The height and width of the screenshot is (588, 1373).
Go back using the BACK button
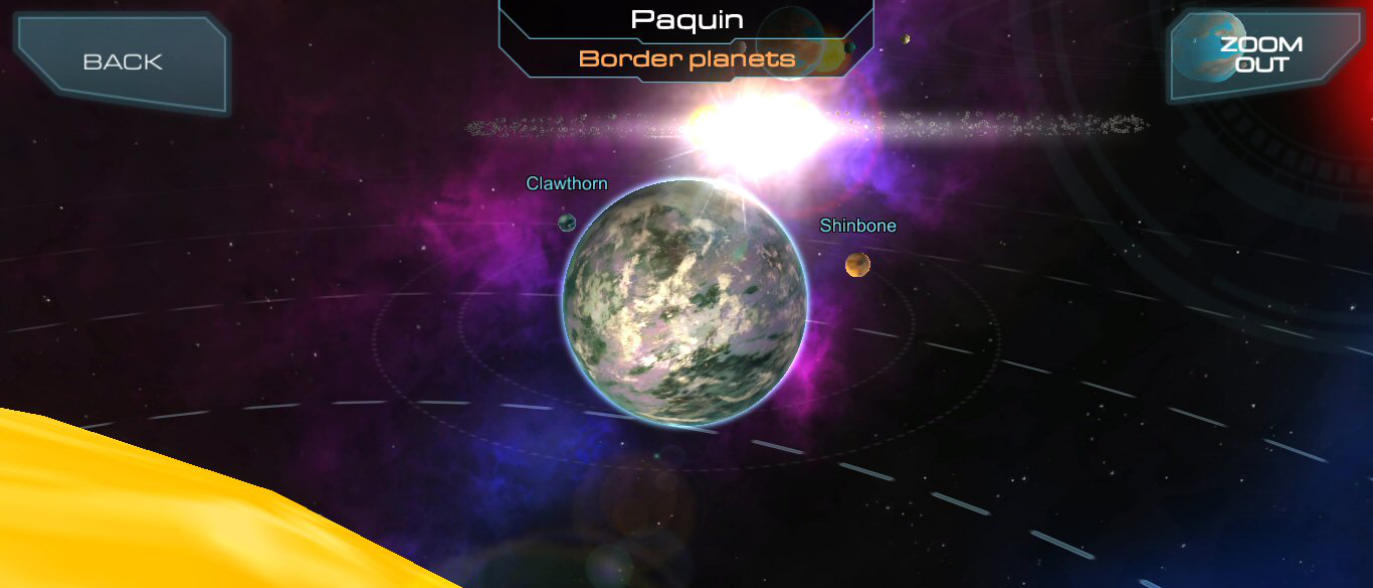pyautogui.click(x=122, y=62)
